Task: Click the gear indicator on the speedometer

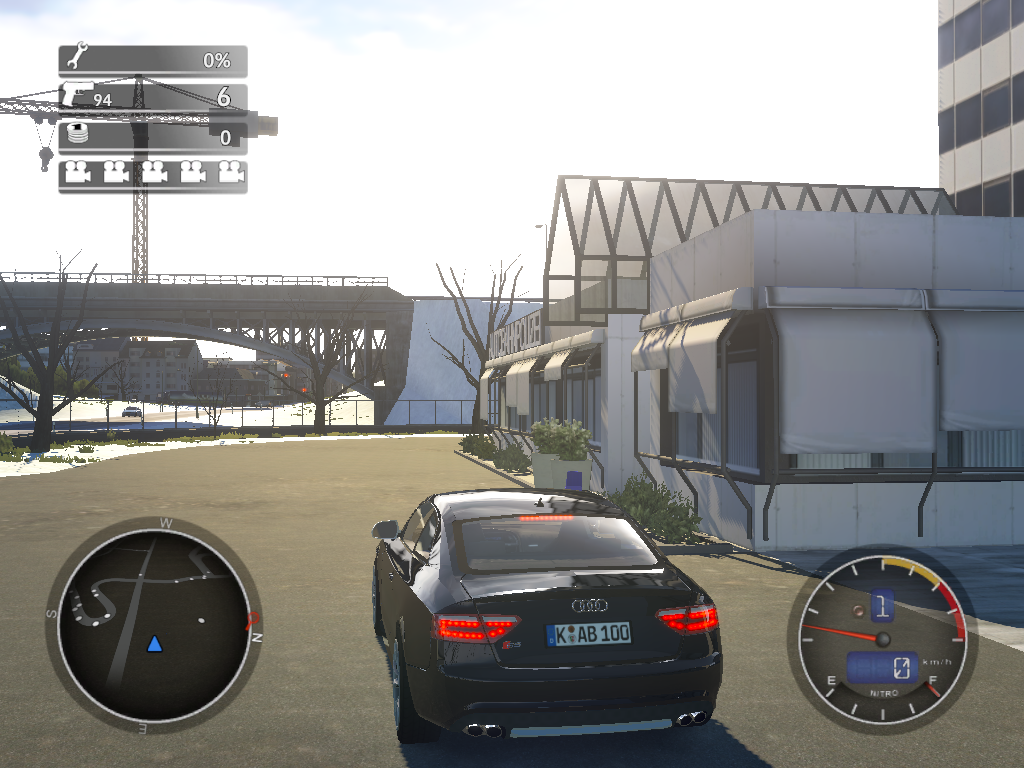Action: click(882, 604)
